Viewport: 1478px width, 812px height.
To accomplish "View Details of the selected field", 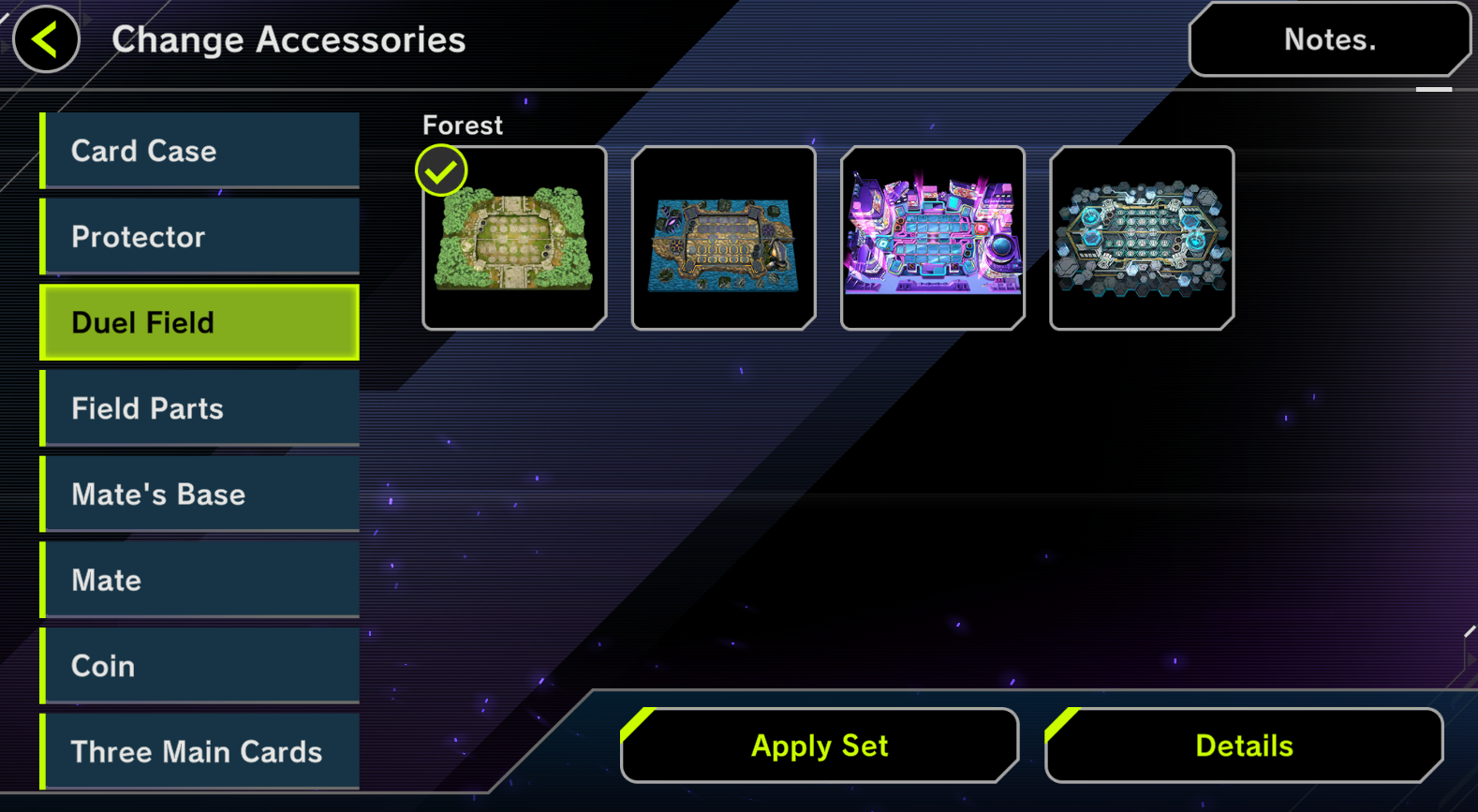I will coord(1244,746).
